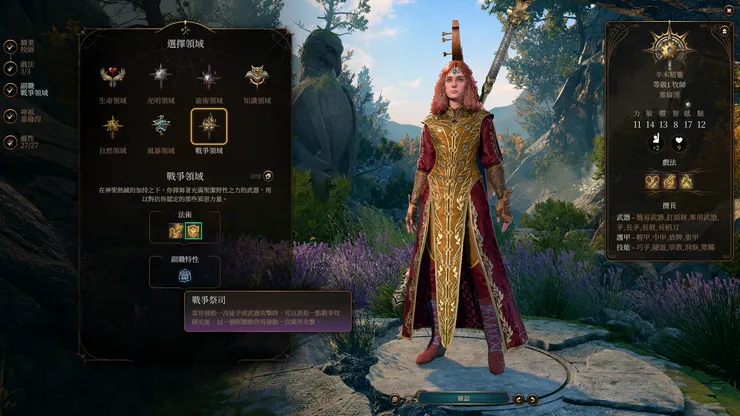Go to the Cantrips (戲法) step
This screenshot has width=740, height=416.
coord(9,68)
